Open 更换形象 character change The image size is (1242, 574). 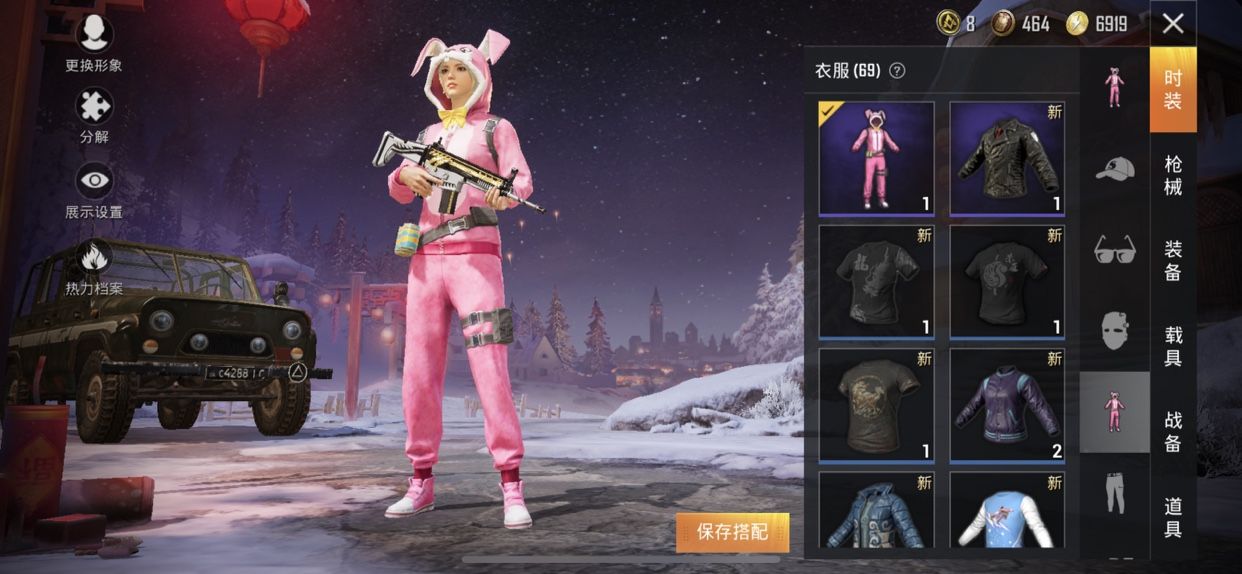tap(94, 41)
